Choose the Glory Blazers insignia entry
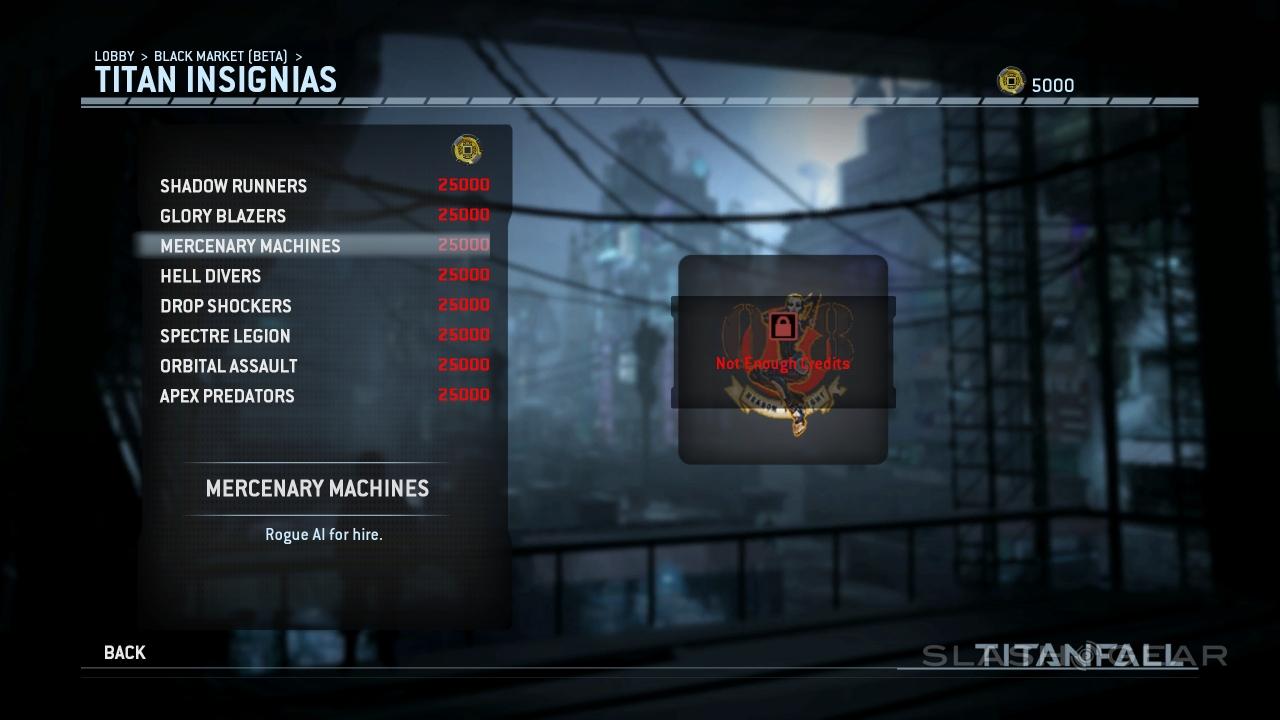The image size is (1280, 720). [223, 216]
